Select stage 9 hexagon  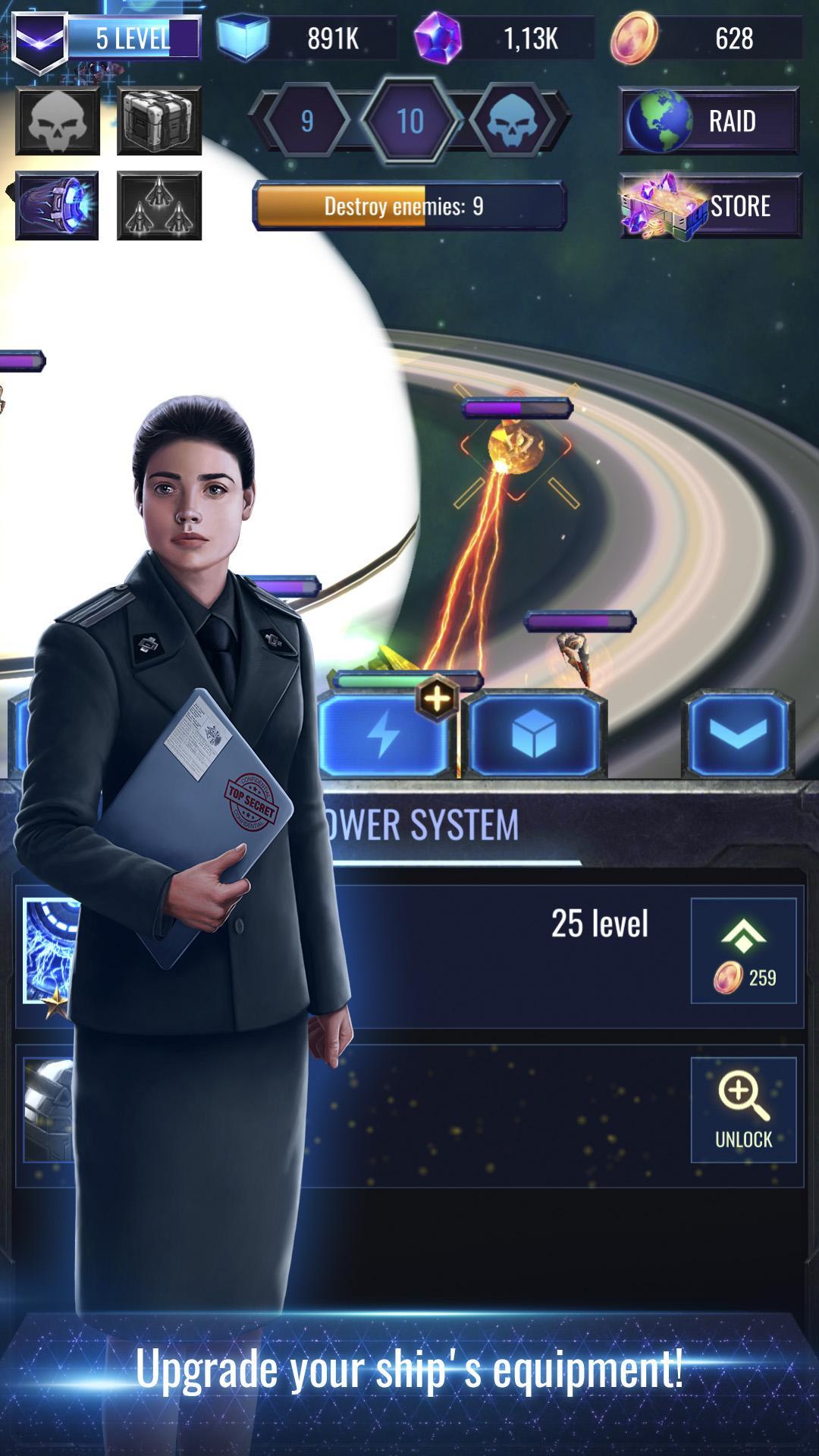307,121
